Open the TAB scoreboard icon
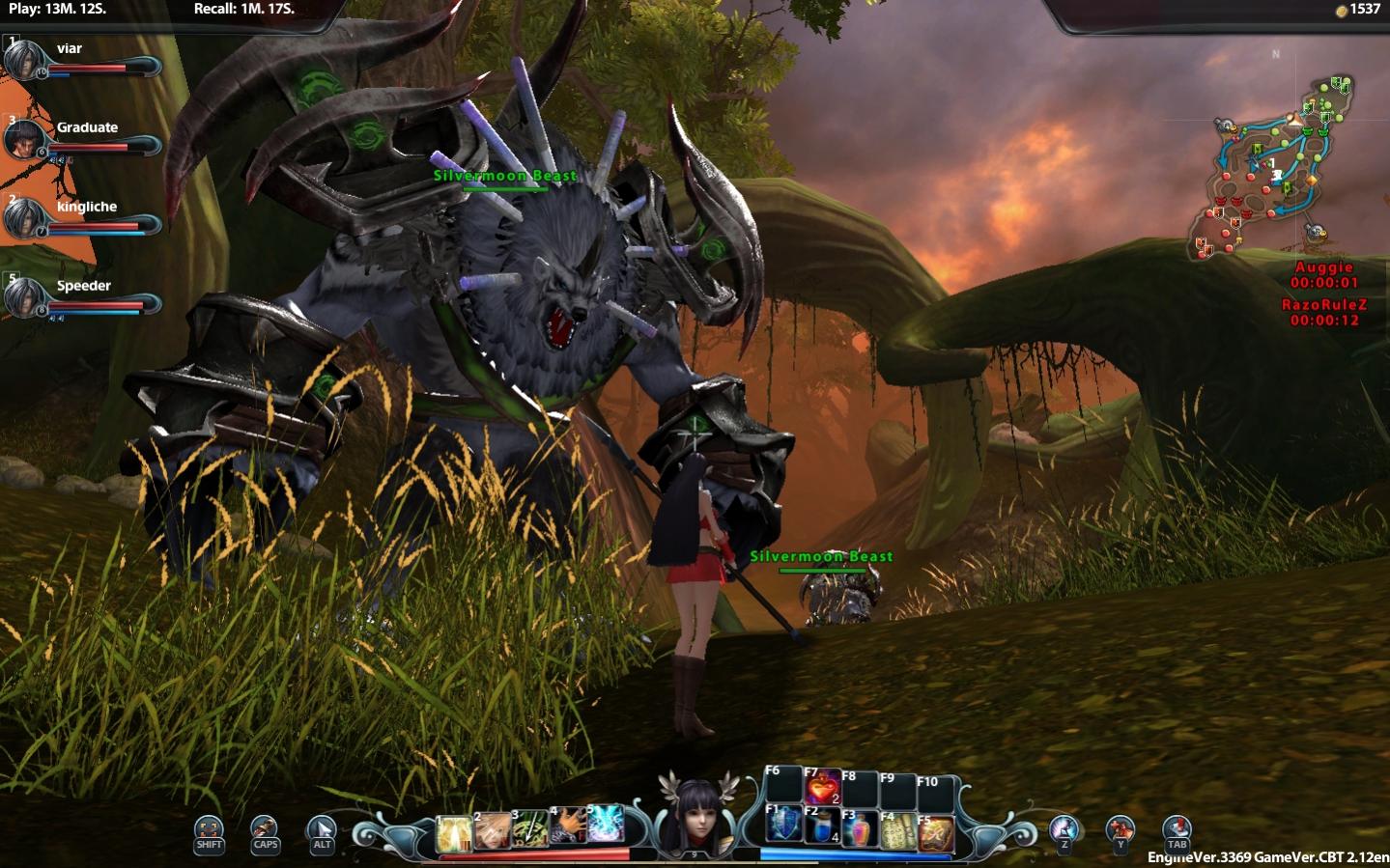The height and width of the screenshot is (868, 1390). click(x=1177, y=830)
